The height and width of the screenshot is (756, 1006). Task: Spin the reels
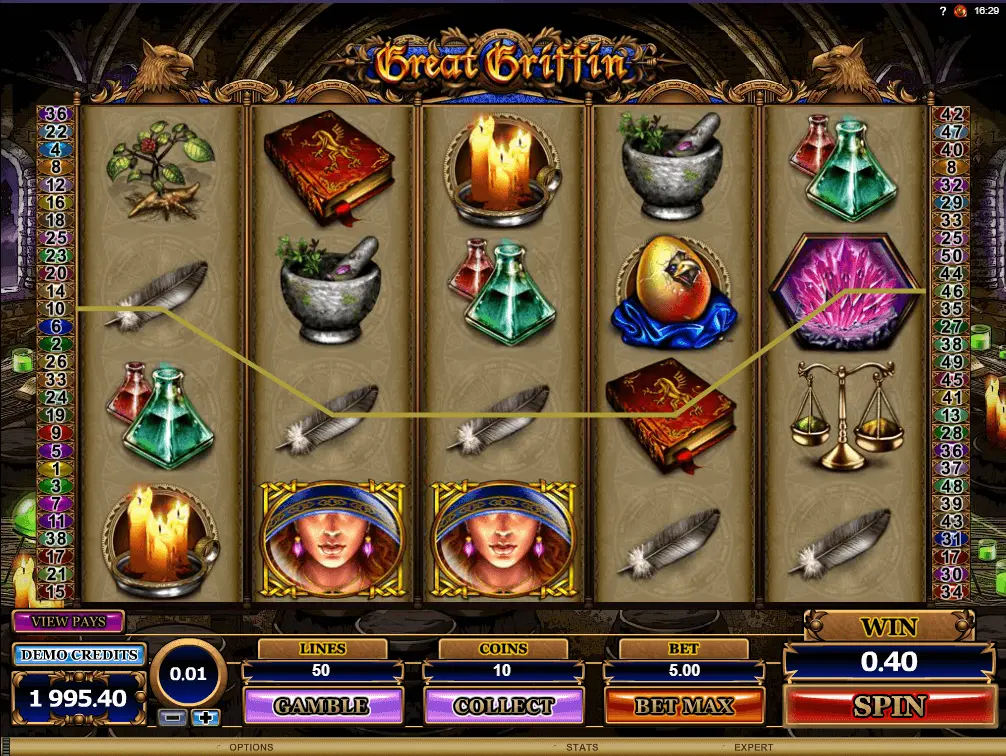click(x=889, y=706)
